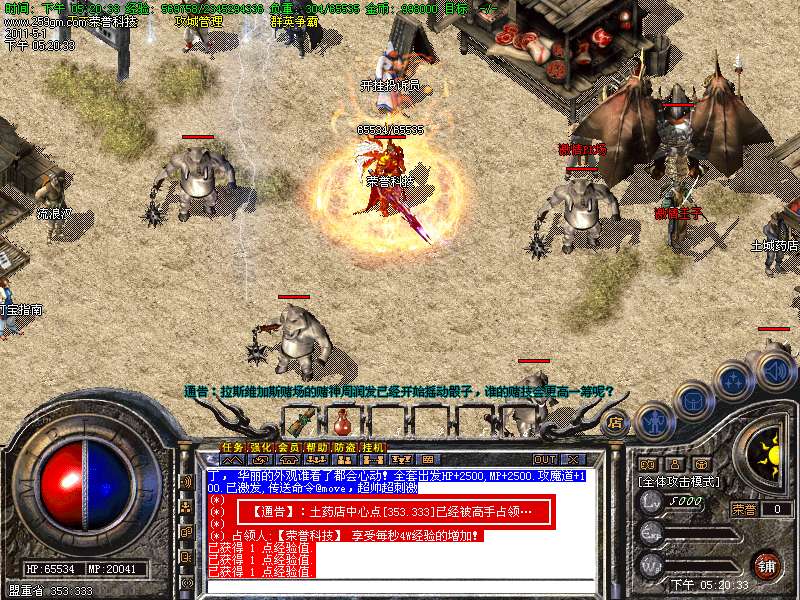Viewport: 800px width, 600px height.
Task: Open the skills sparkle icon
Action: coord(734,382)
